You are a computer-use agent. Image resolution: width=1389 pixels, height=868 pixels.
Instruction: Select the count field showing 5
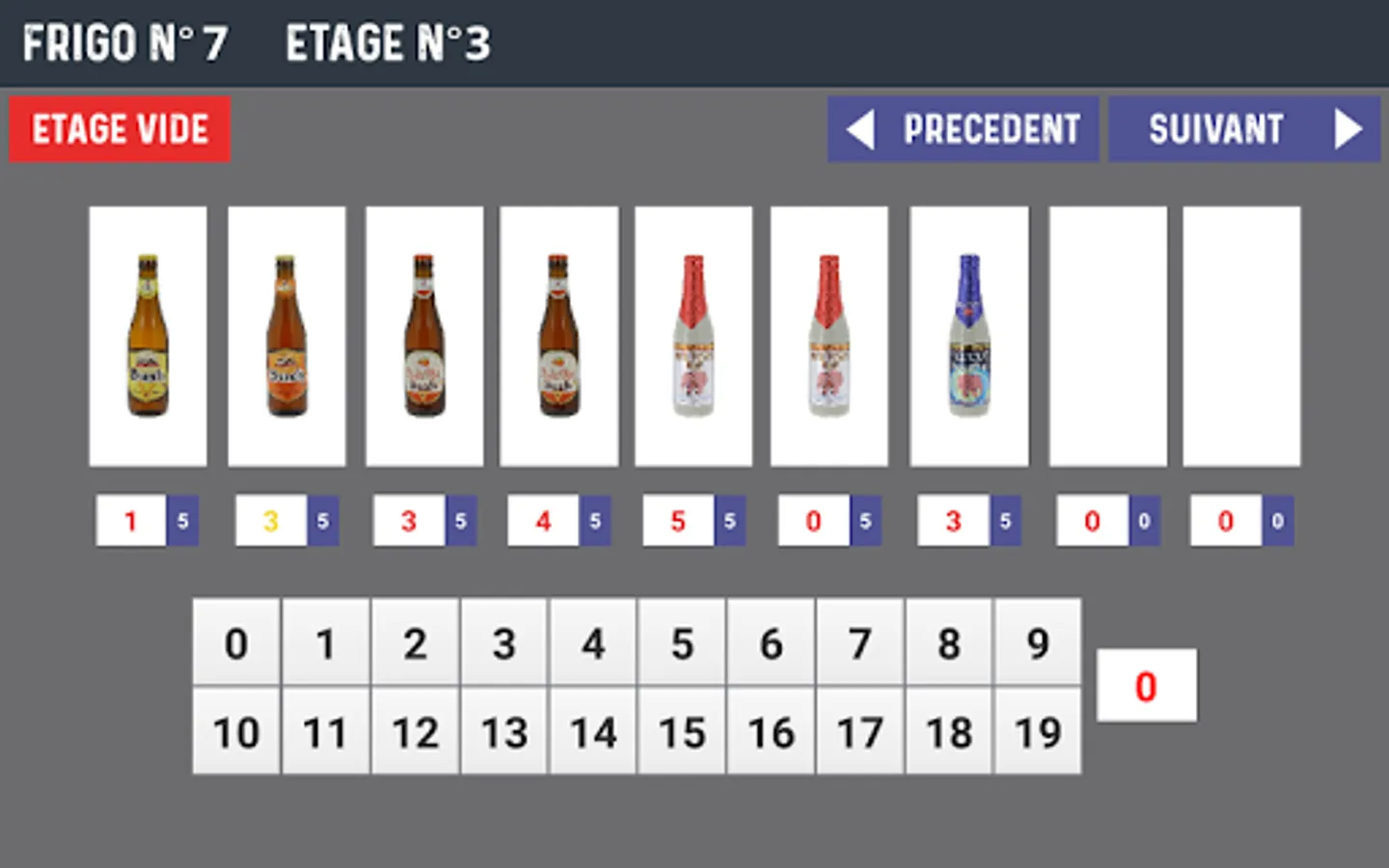pos(678,521)
